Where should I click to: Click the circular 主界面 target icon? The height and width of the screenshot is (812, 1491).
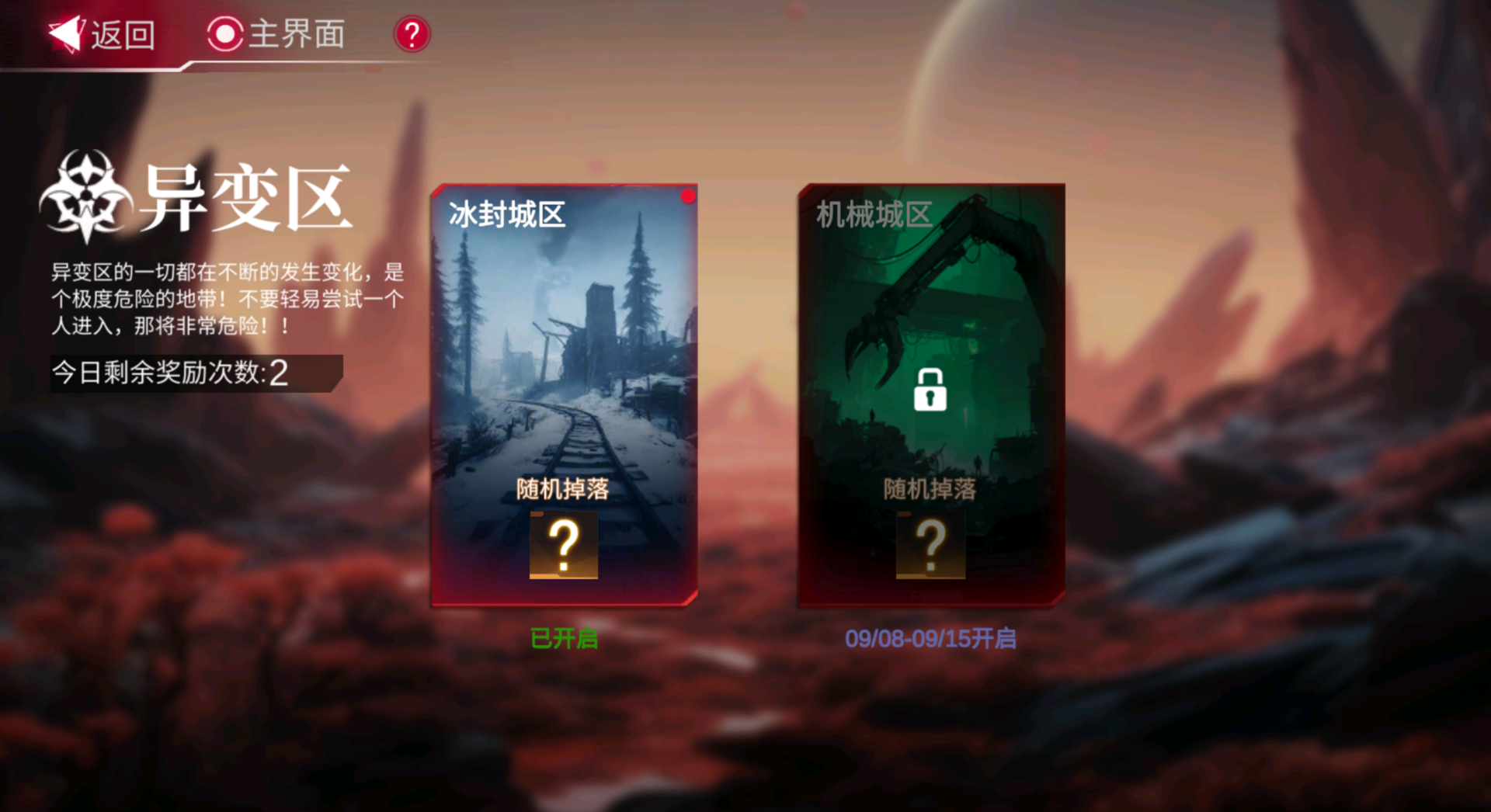224,35
